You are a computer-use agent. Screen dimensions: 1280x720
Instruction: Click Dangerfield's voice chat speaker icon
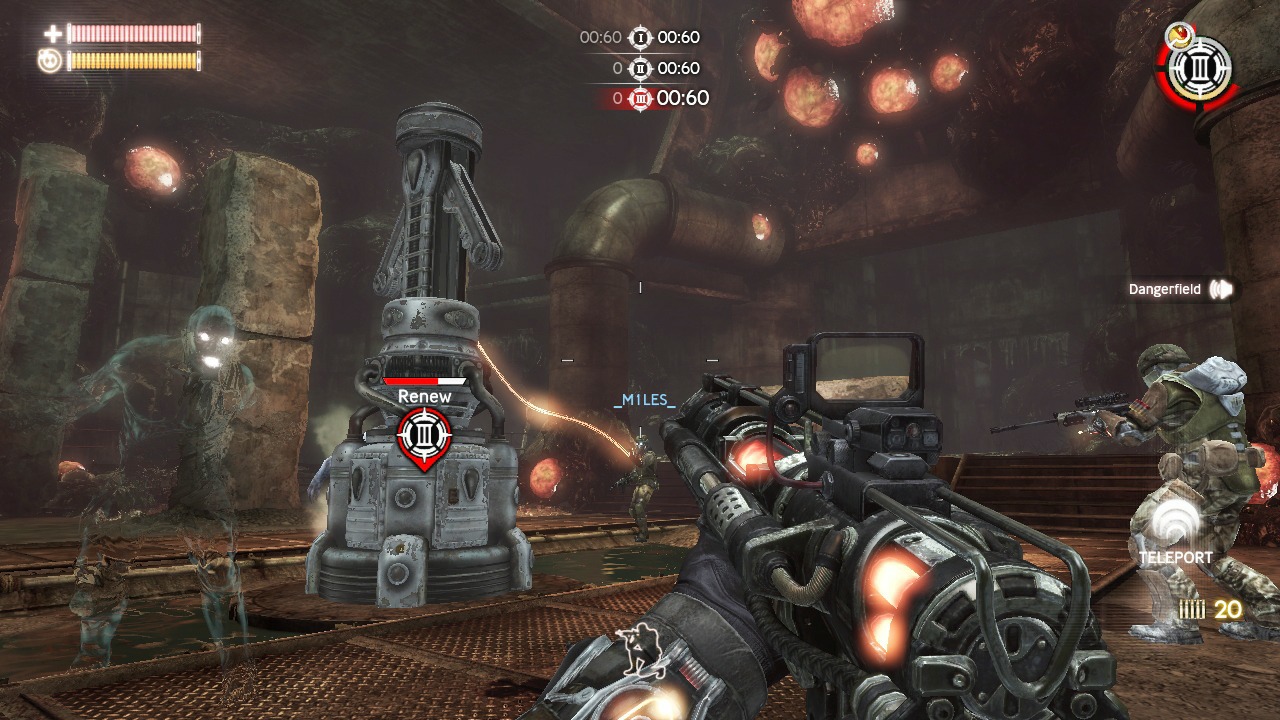pos(1221,290)
